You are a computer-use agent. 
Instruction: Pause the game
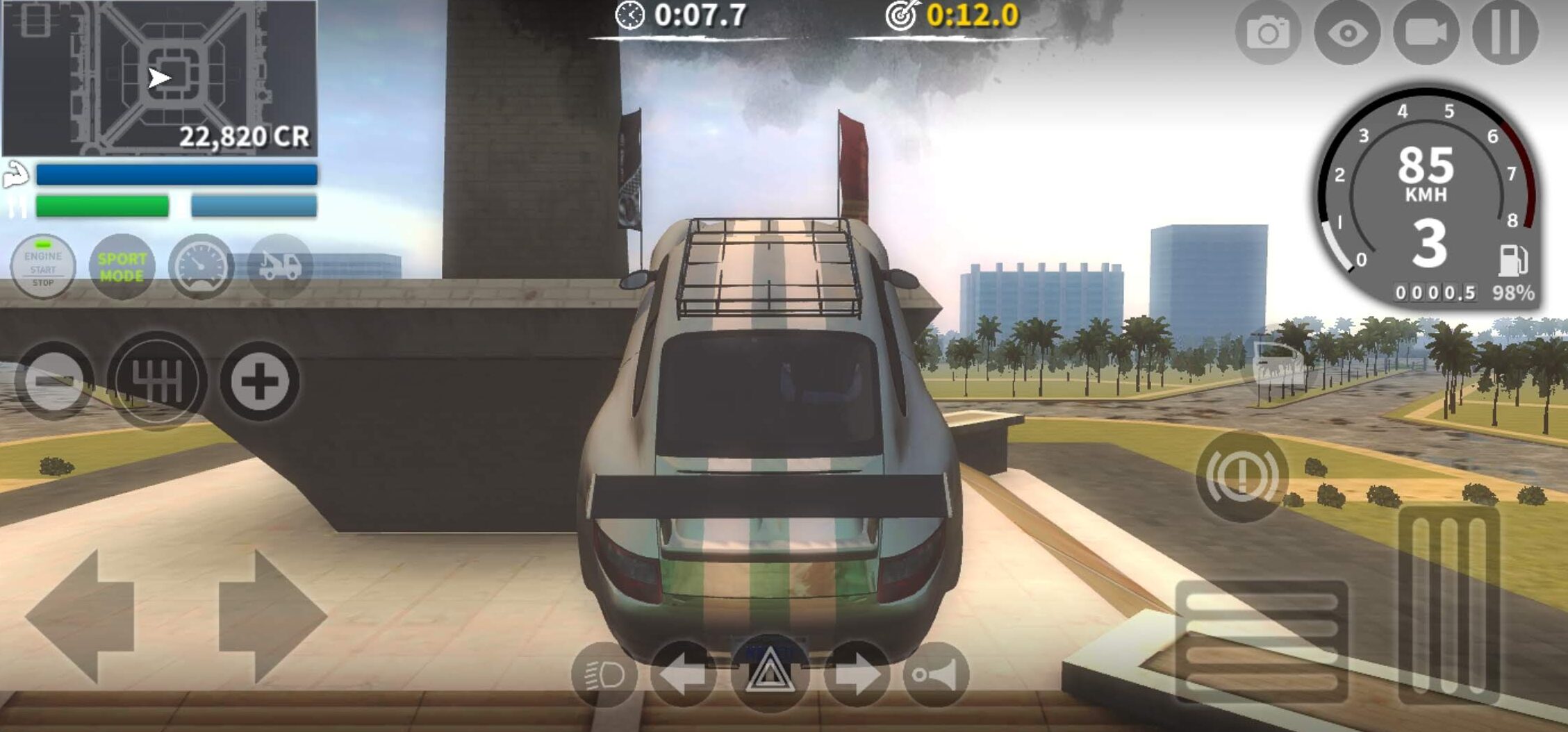(x=1505, y=33)
